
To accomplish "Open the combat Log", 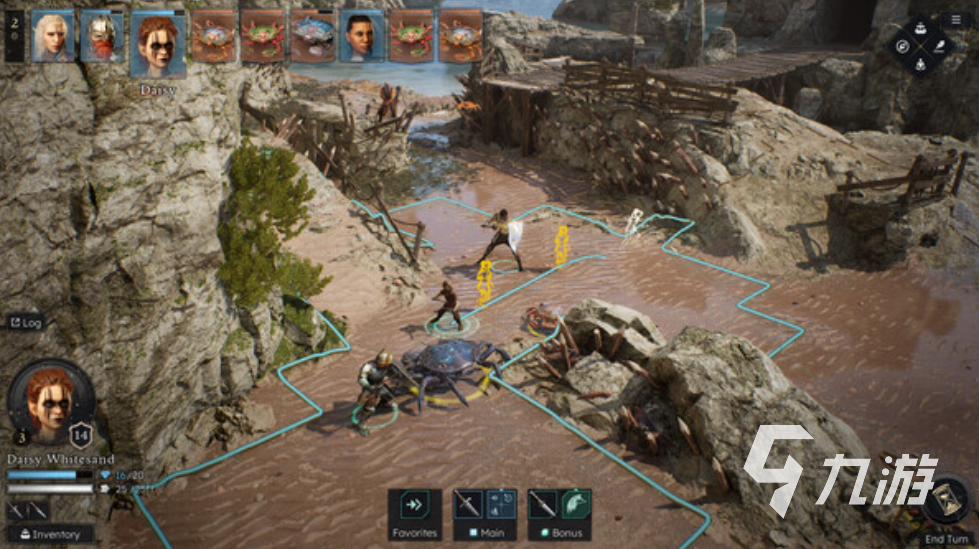I will 26,322.
